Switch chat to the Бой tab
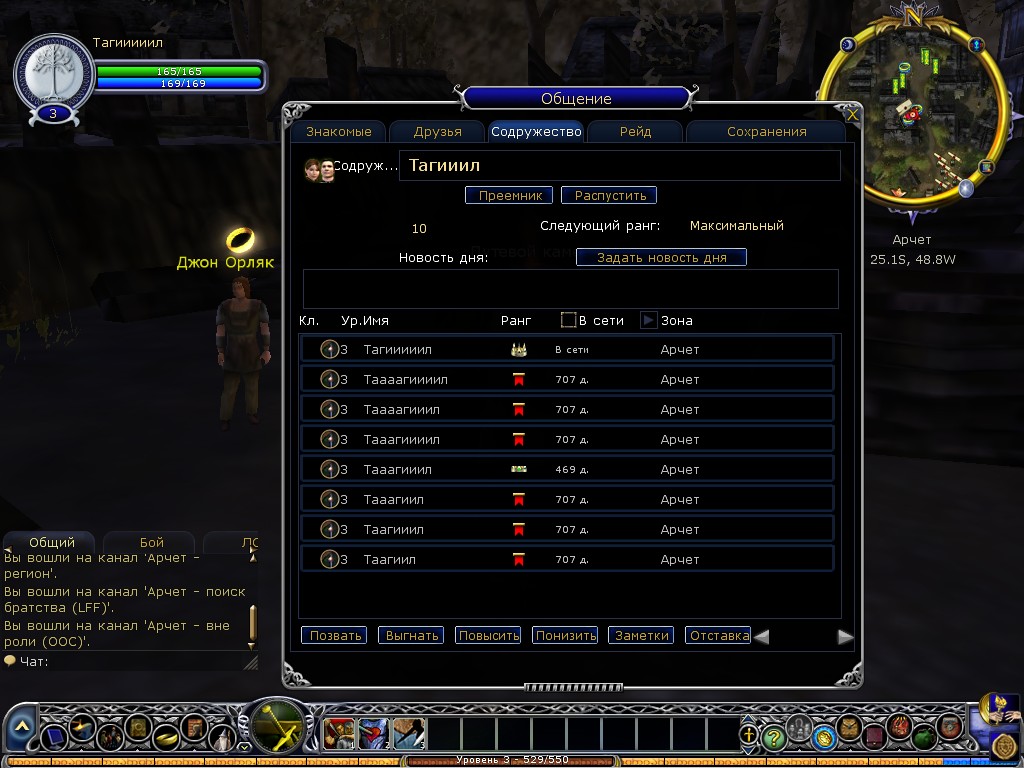 pyautogui.click(x=151, y=542)
